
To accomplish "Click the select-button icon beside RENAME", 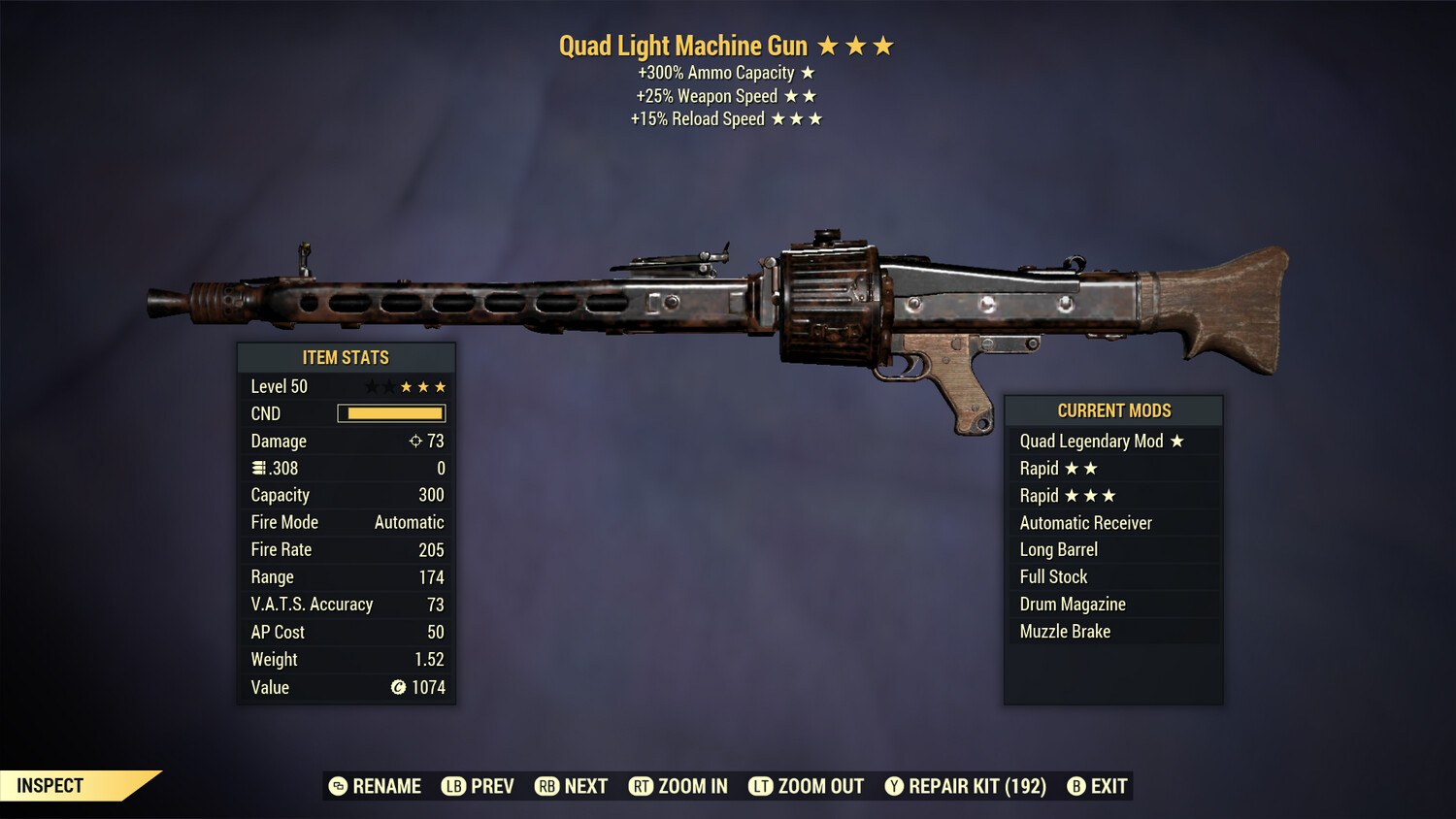I will tap(337, 786).
